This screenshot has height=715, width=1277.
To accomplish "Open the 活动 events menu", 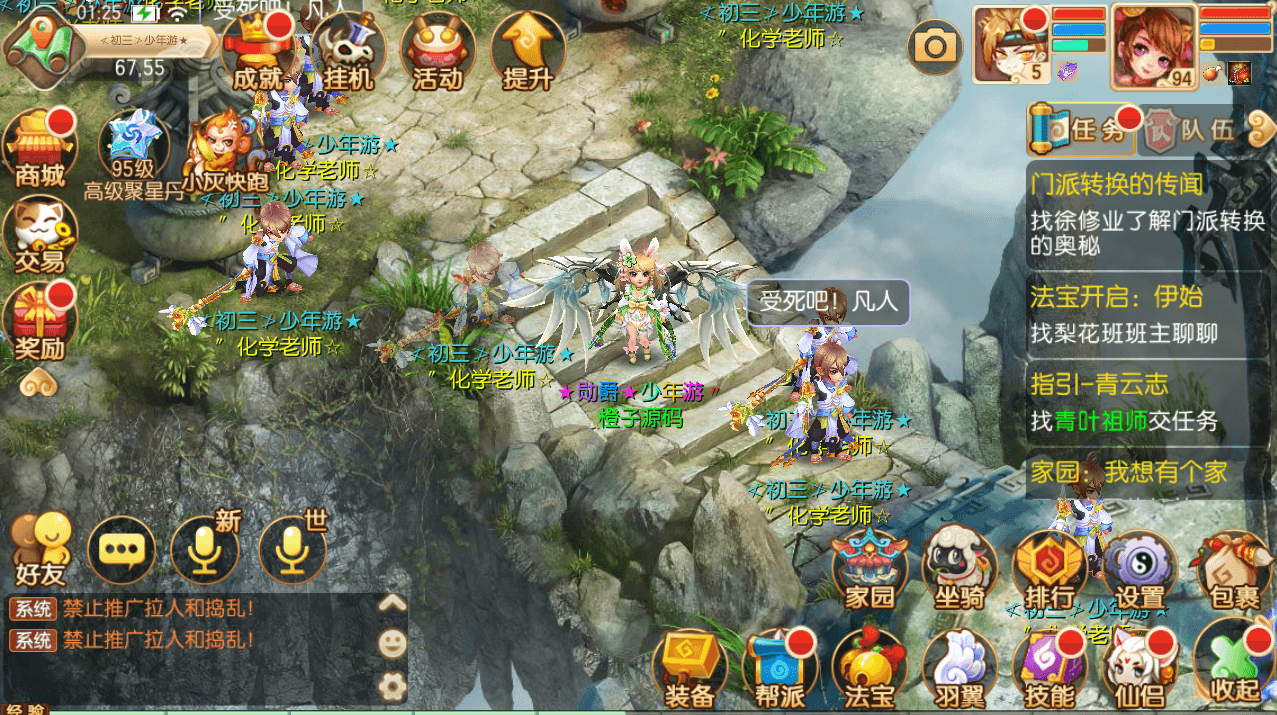I will [437, 50].
